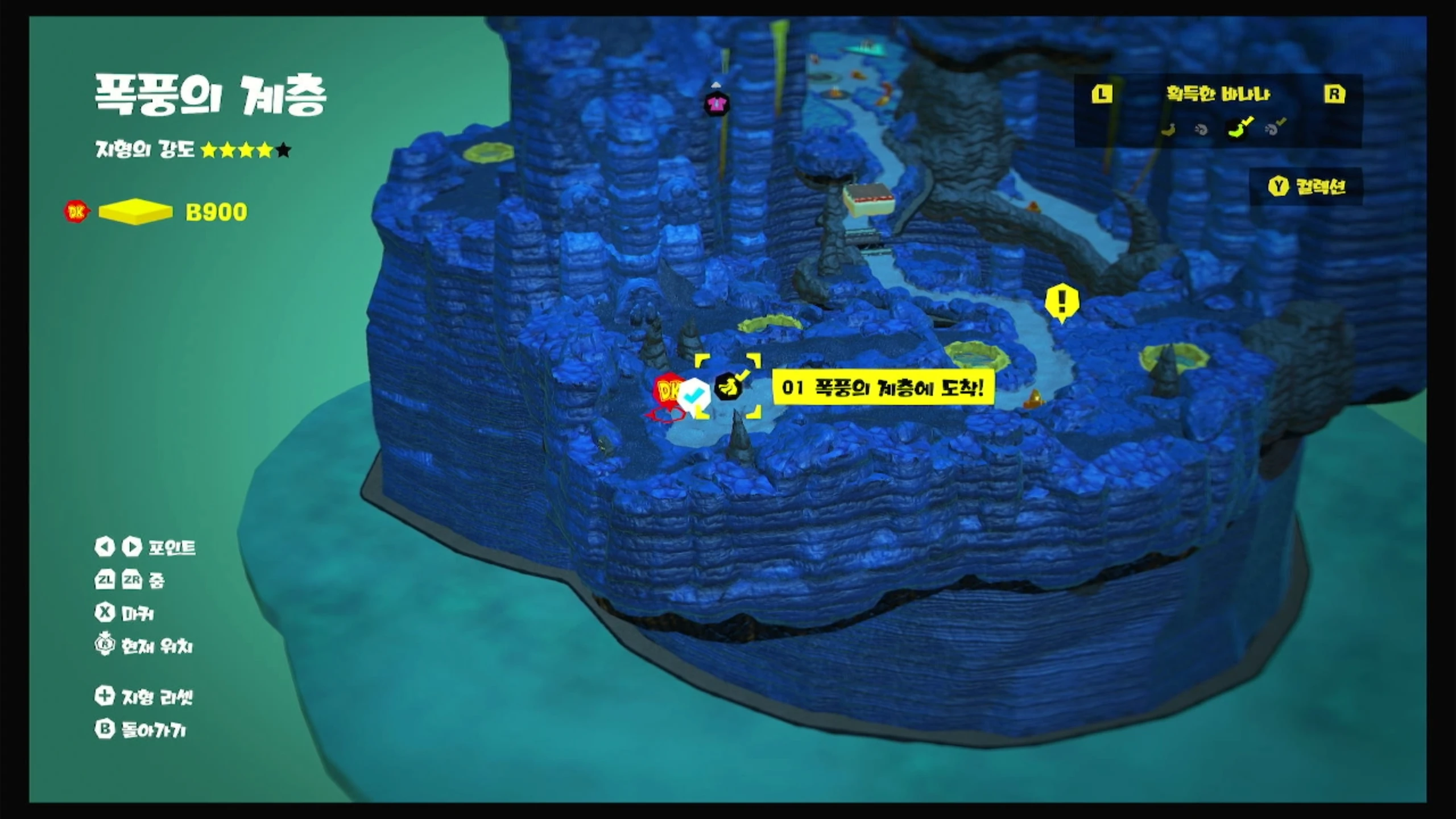Open the 컬렉션 collection screen
This screenshot has width=1456, height=819.
[x=1306, y=187]
